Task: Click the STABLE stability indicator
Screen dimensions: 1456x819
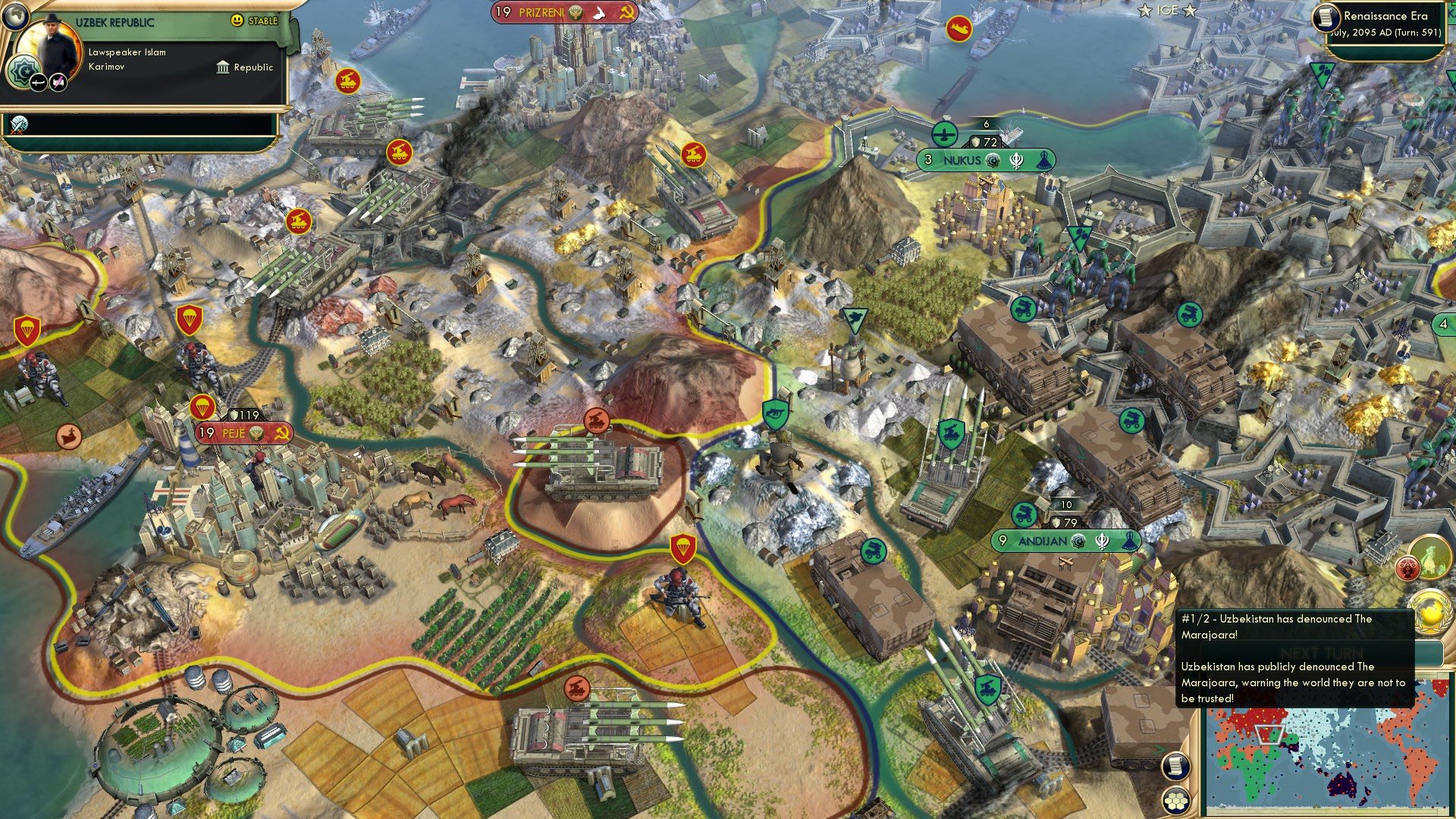Action: [255, 20]
